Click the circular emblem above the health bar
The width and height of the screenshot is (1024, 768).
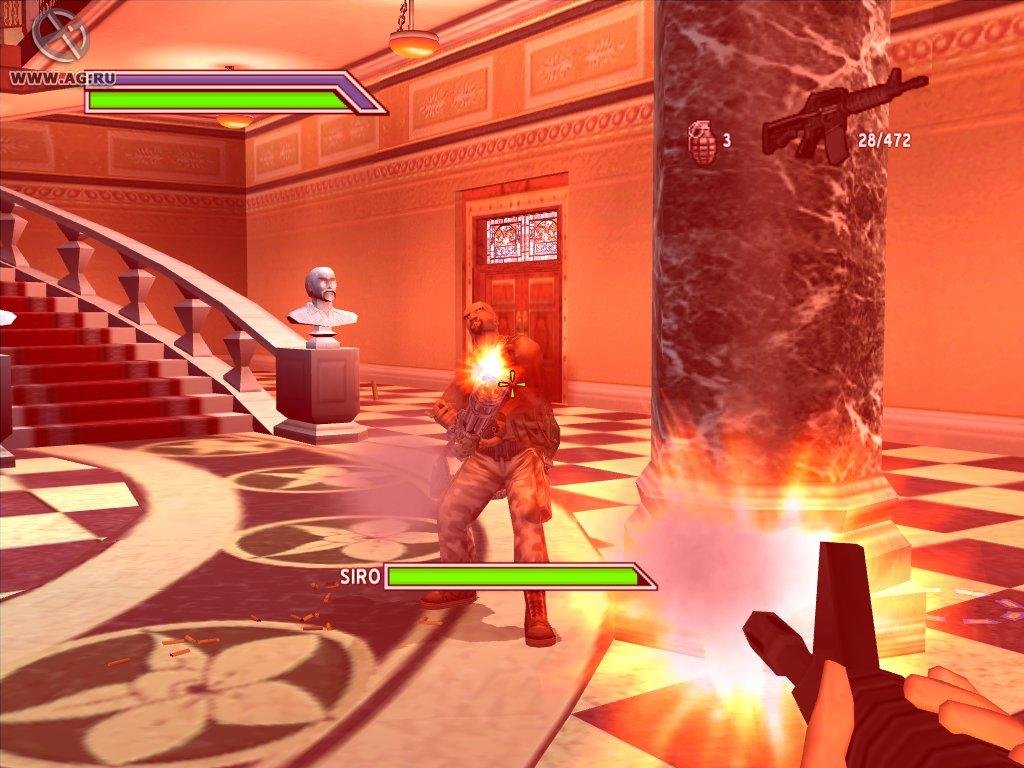(x=60, y=34)
